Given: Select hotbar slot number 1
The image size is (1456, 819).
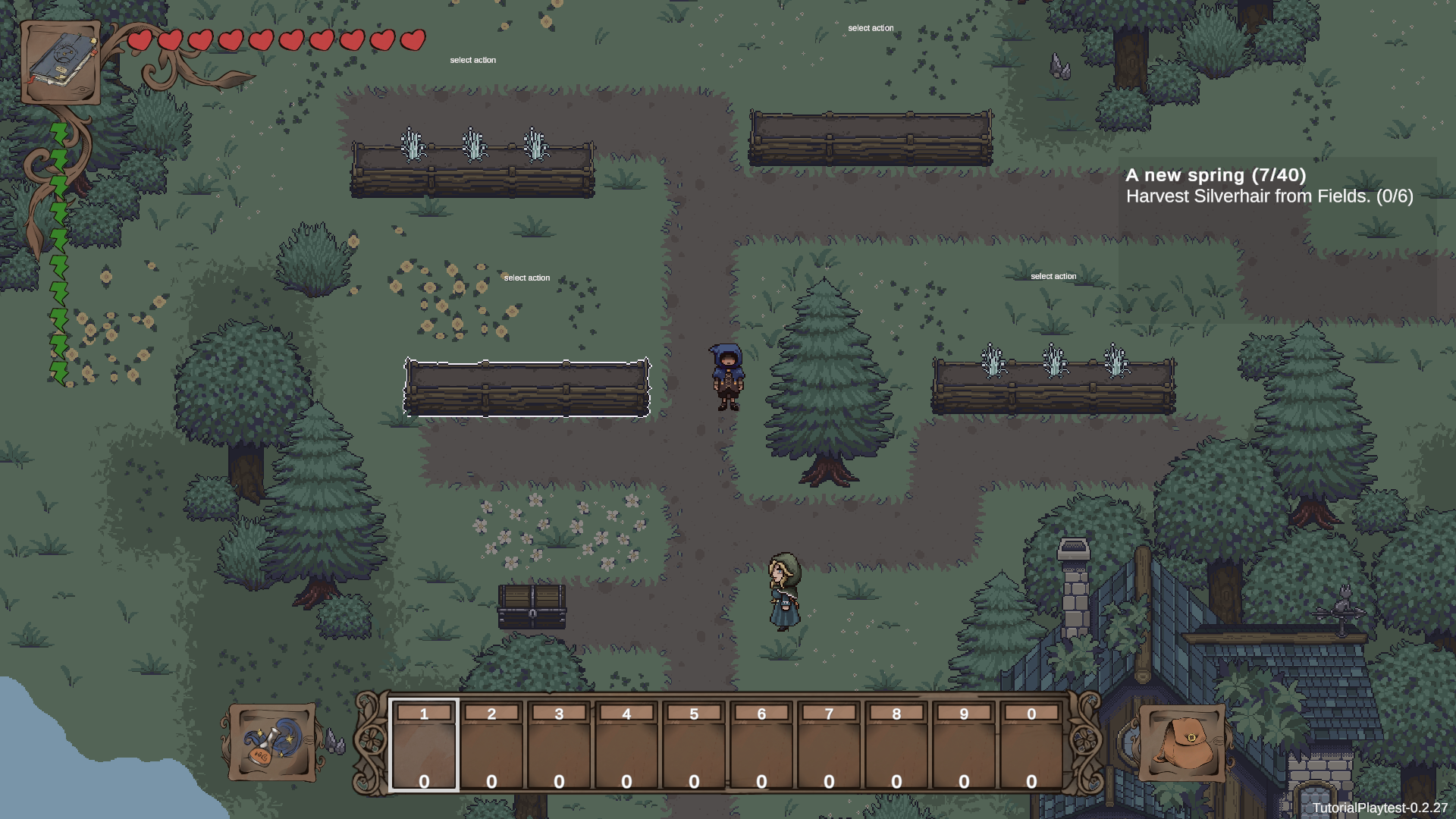Looking at the screenshot, I should coord(424,746).
